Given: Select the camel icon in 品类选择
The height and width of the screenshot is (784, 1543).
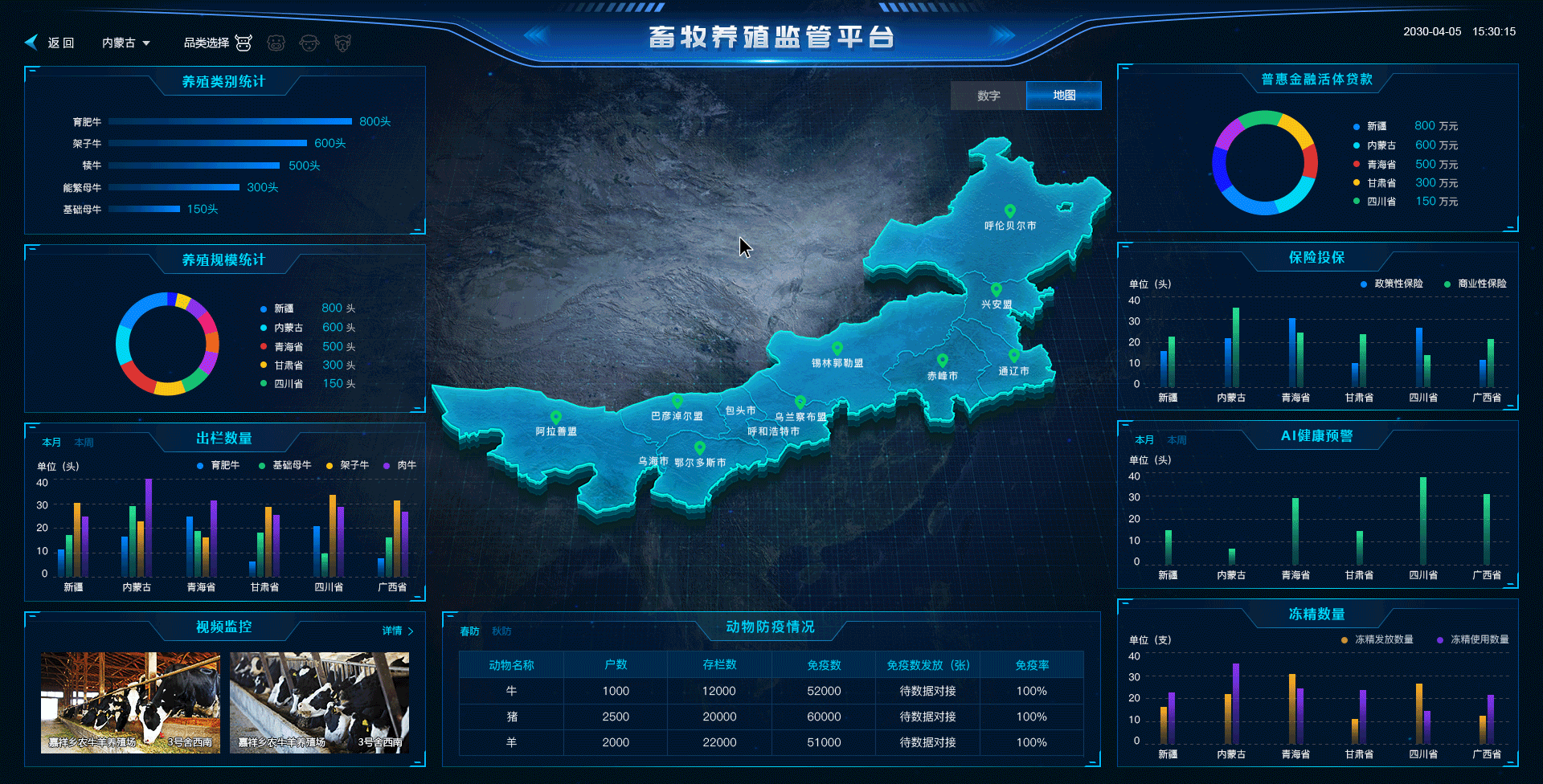Looking at the screenshot, I should tap(343, 42).
